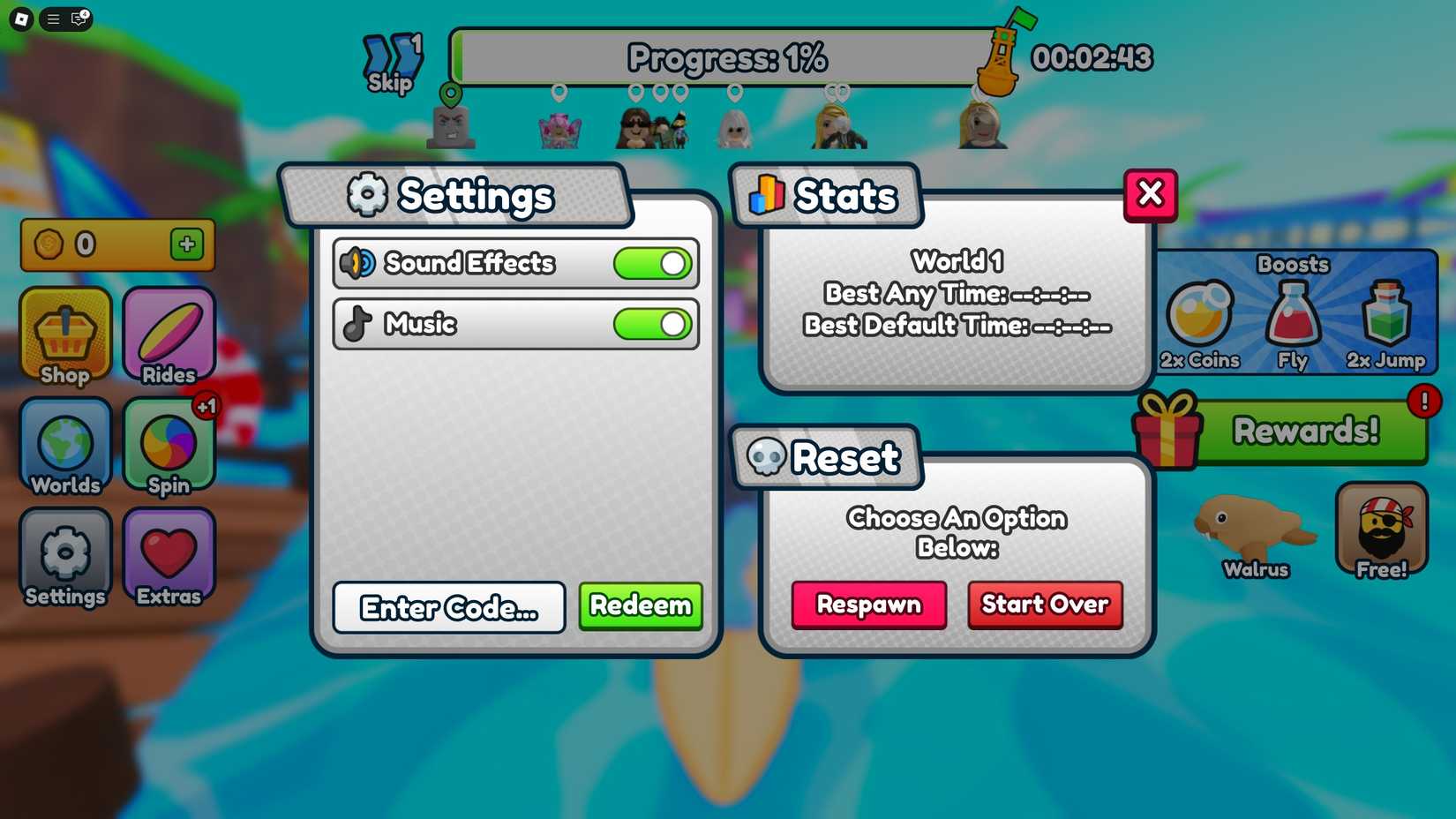Click the Enter Code text field
This screenshot has height=819, width=1456.
click(x=448, y=607)
